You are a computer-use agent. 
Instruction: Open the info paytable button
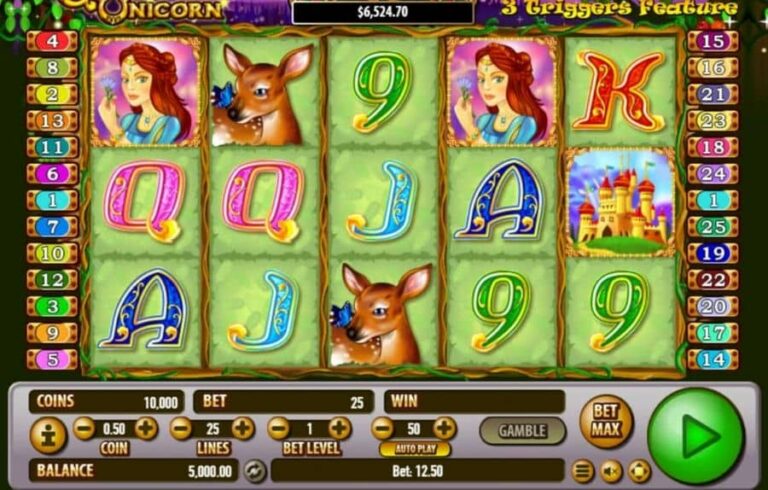pos(48,435)
